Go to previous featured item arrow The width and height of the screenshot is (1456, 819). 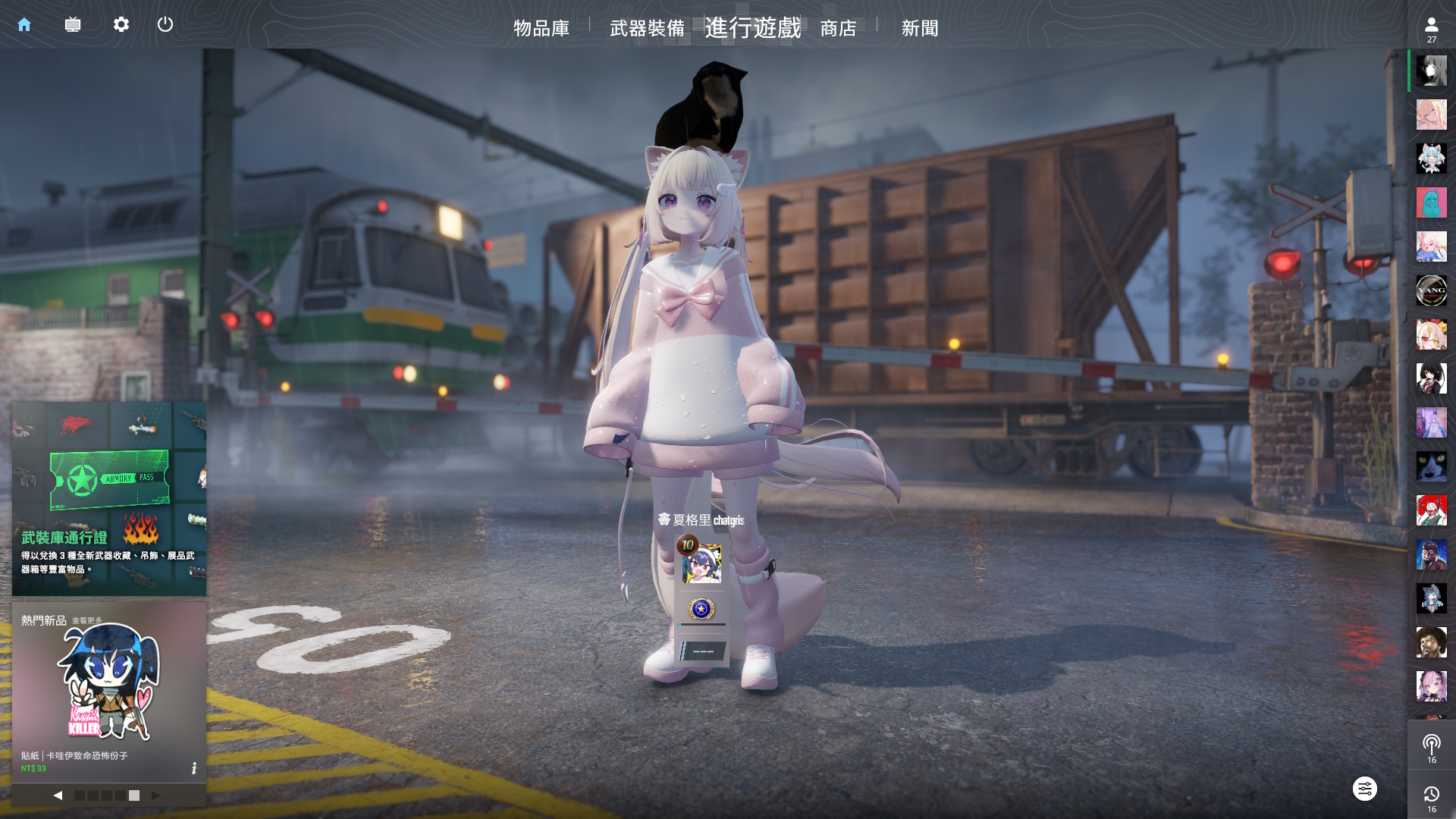(x=58, y=795)
